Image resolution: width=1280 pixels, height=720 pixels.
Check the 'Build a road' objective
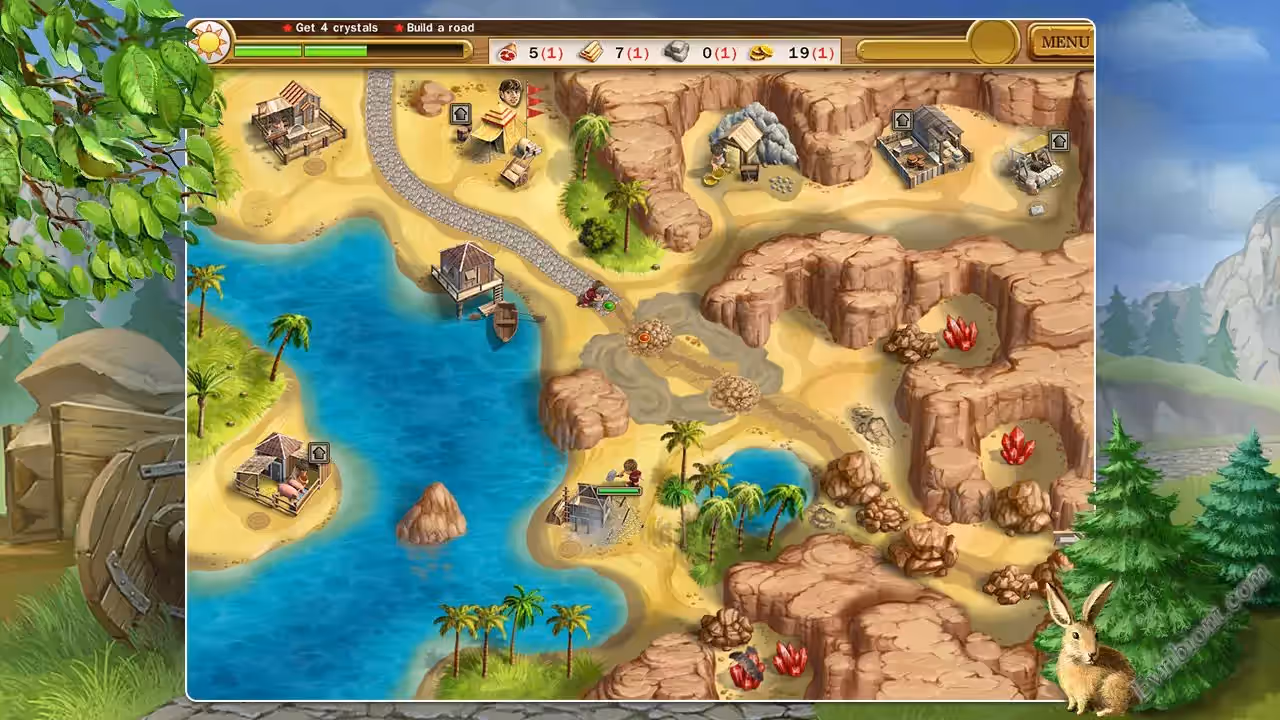point(440,28)
